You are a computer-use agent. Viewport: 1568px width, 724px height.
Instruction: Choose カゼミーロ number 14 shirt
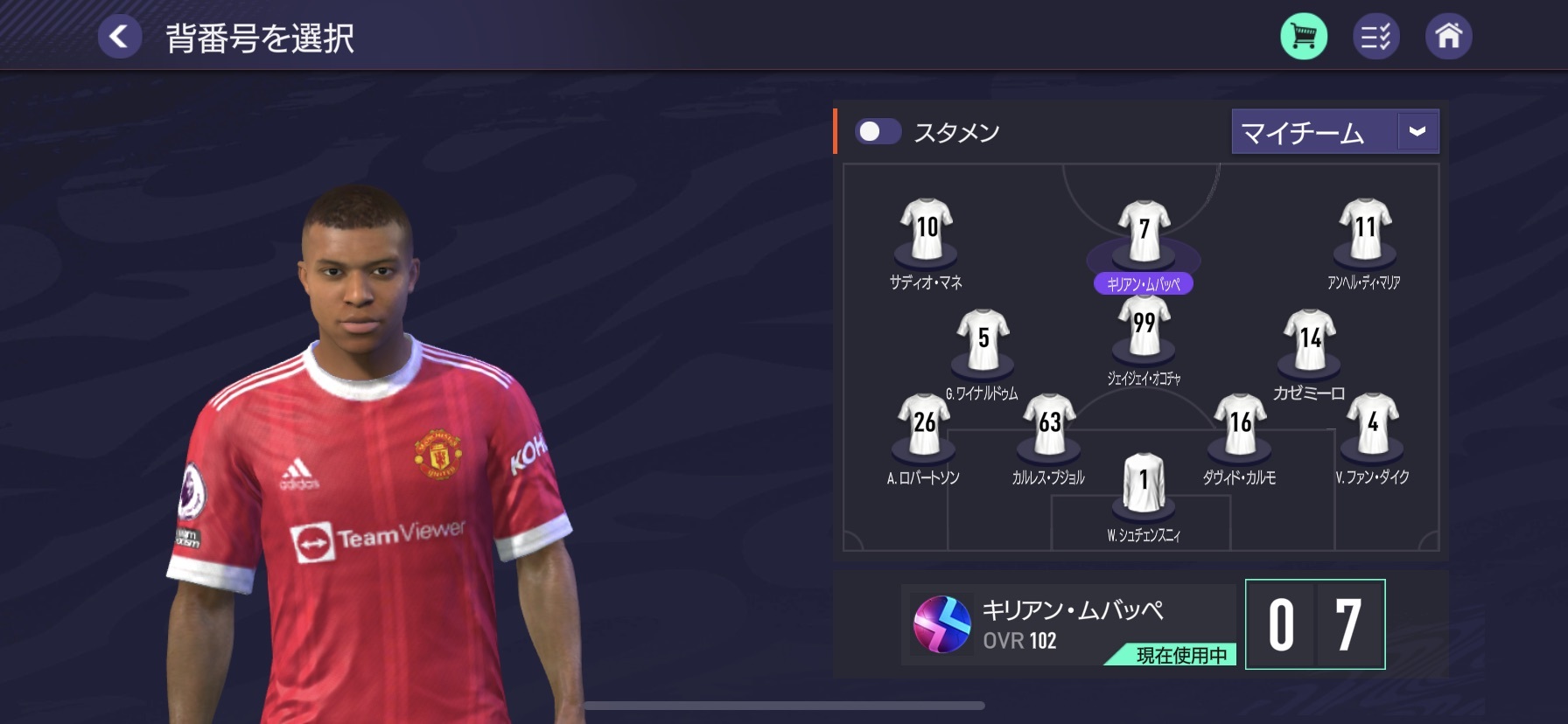click(x=1310, y=339)
